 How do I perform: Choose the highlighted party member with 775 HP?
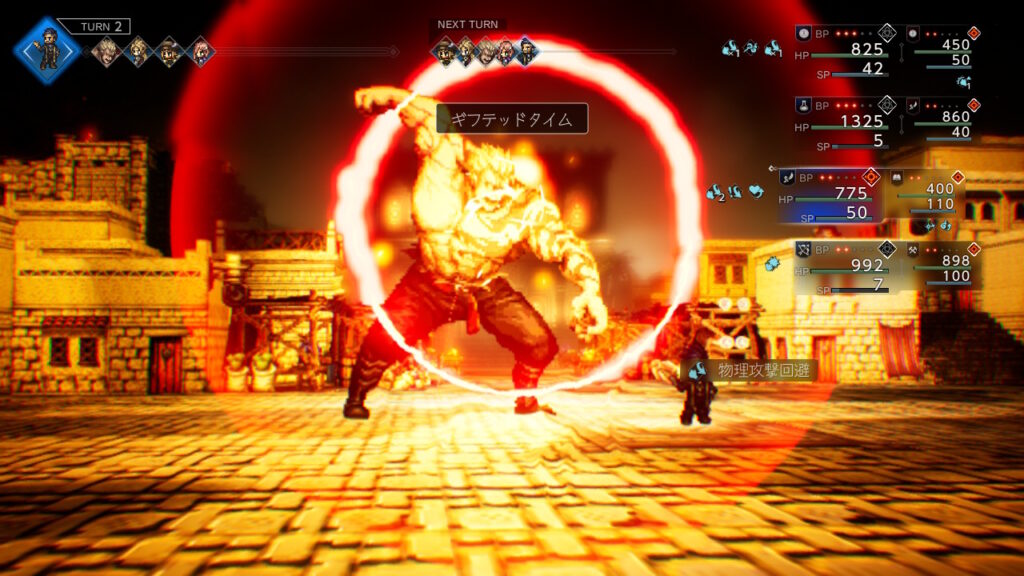point(828,194)
